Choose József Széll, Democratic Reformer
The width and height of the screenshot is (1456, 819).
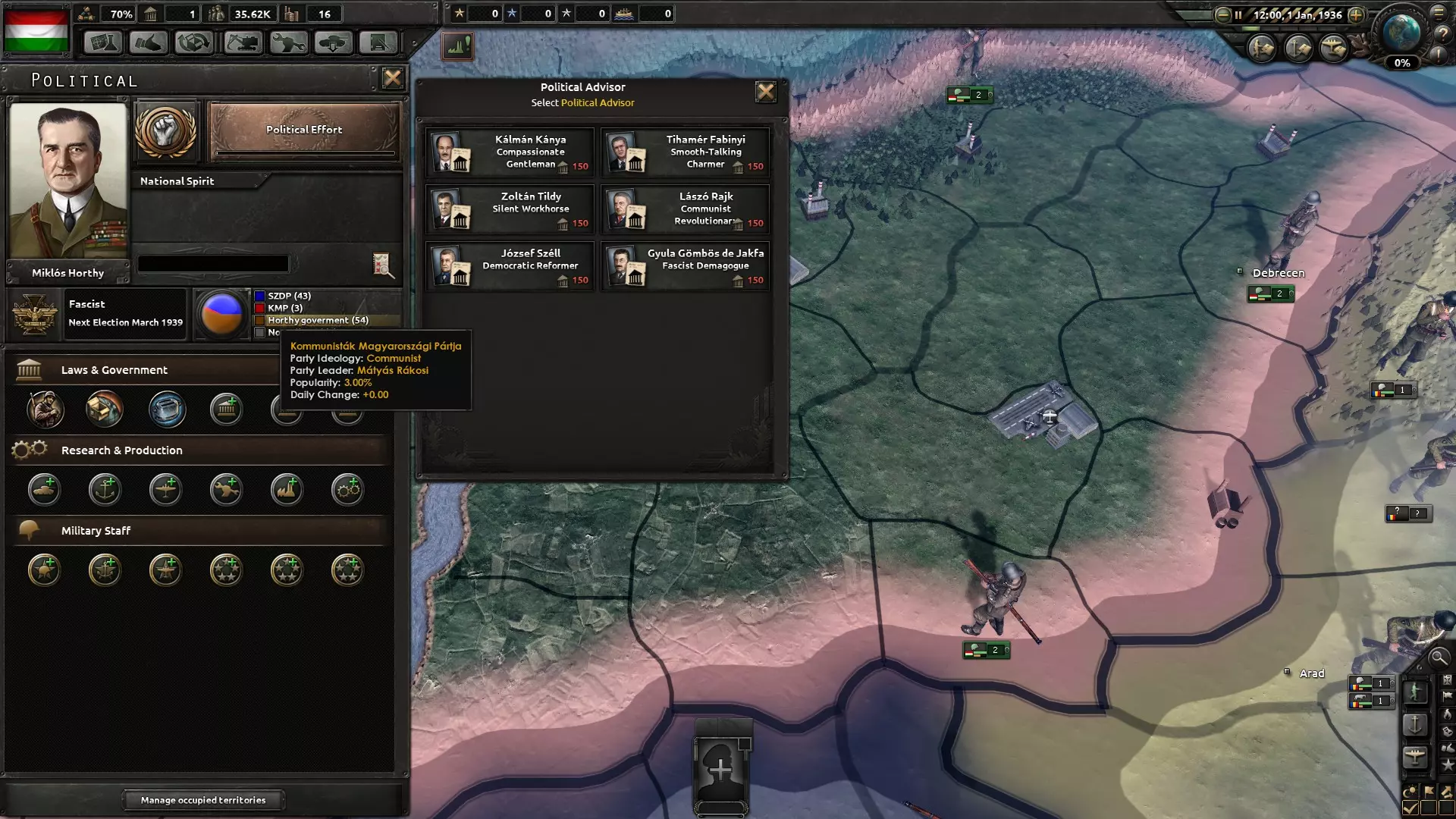[x=510, y=266]
